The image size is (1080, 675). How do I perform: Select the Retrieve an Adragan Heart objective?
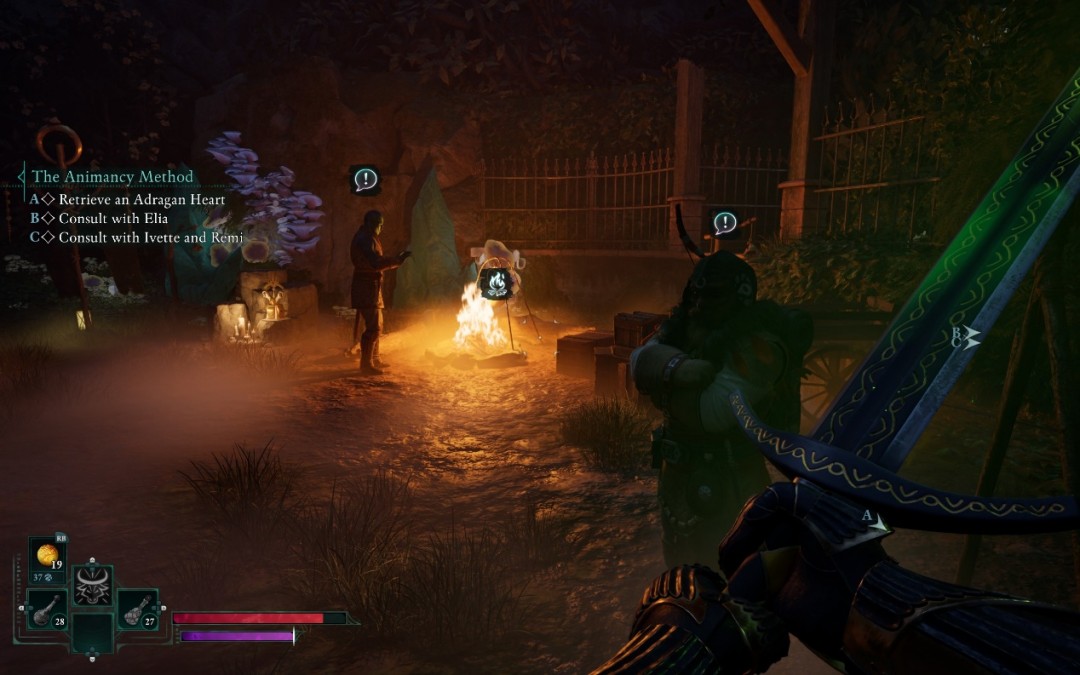(141, 199)
